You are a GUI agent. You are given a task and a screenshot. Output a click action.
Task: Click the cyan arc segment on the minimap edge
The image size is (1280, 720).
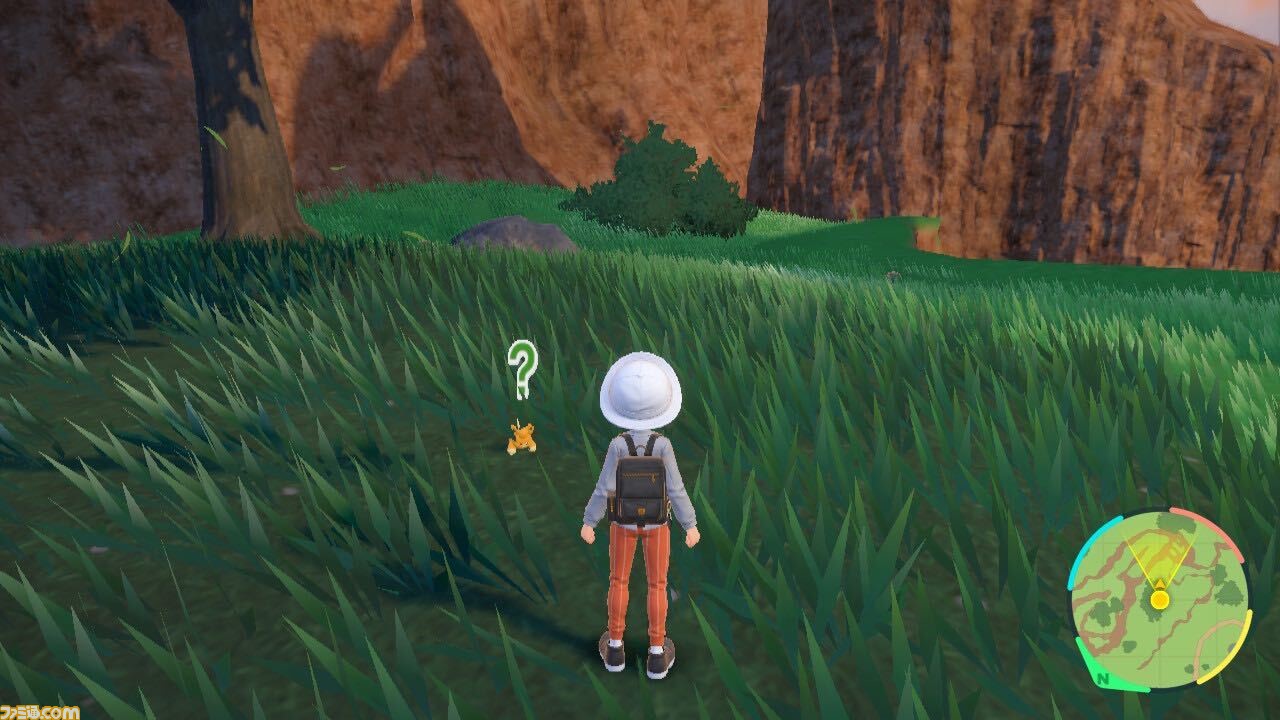tap(1098, 531)
